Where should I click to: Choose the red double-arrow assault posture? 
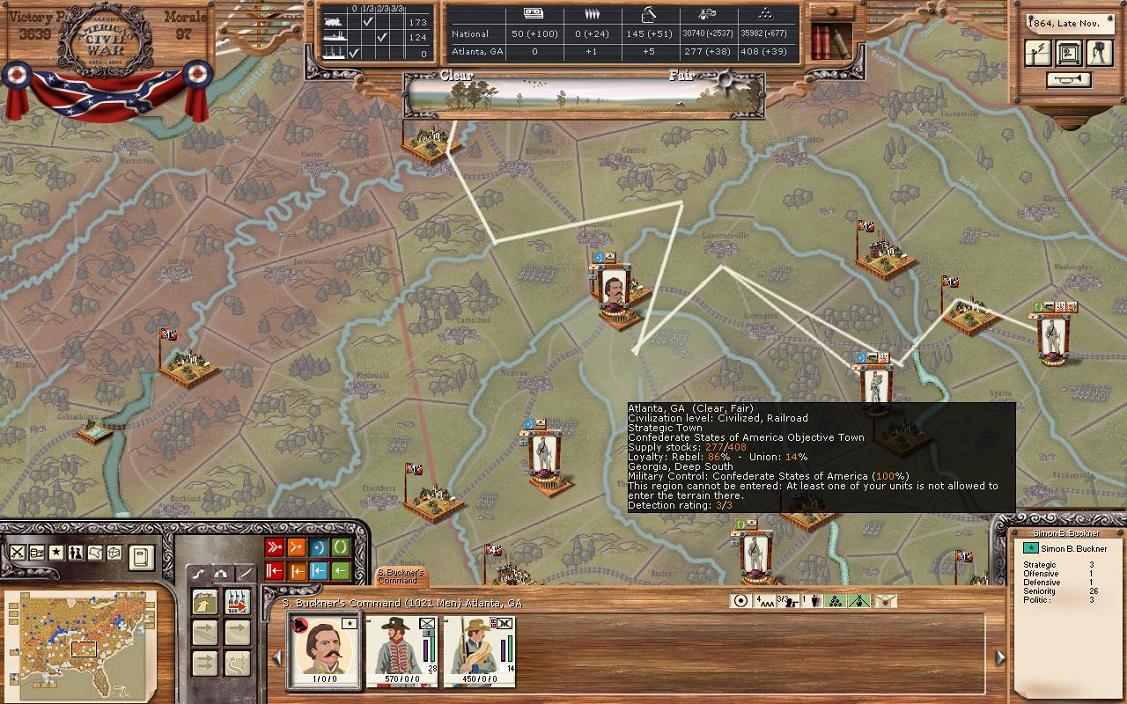point(275,547)
